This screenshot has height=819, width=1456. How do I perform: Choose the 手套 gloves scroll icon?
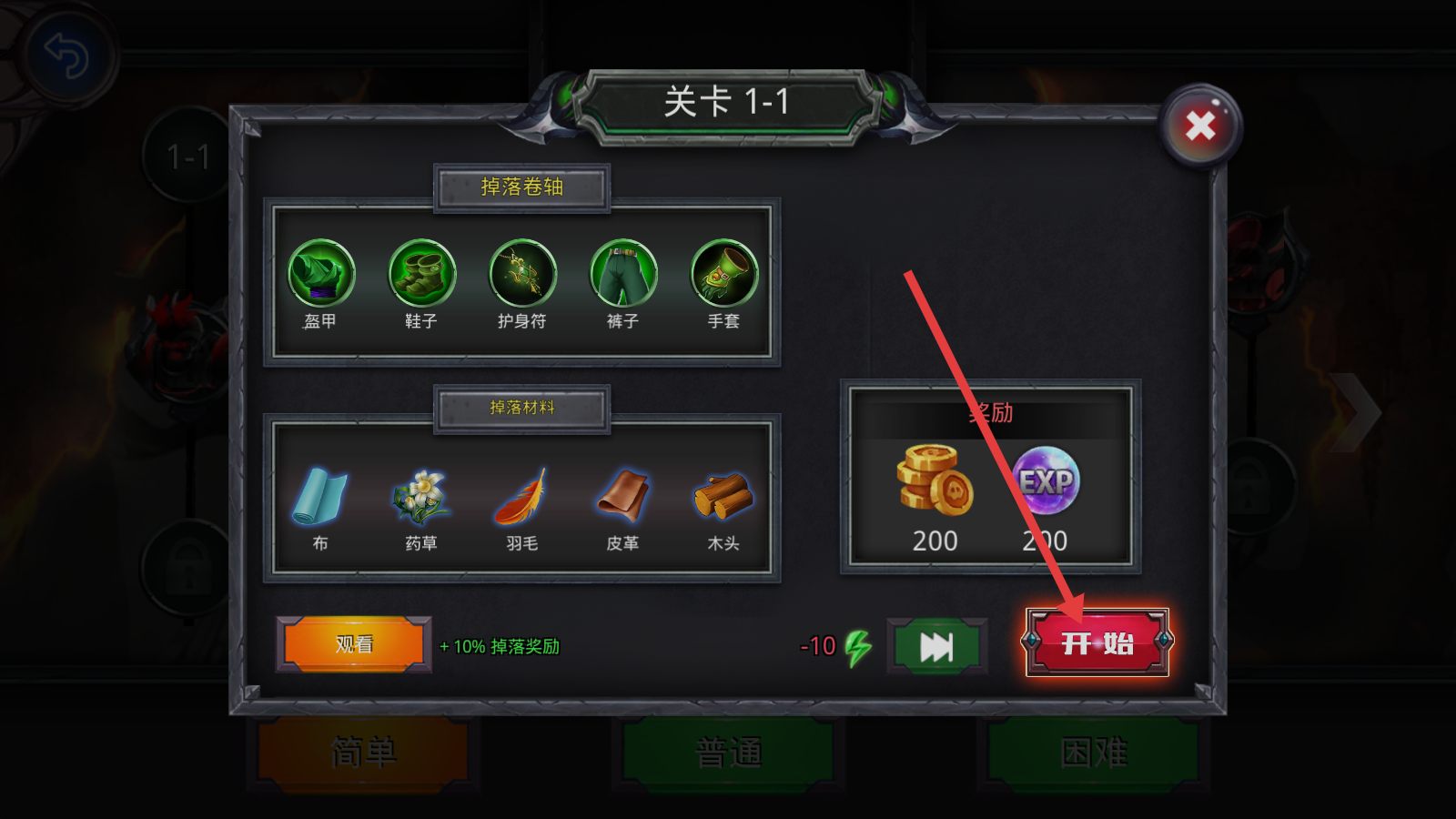(724, 273)
